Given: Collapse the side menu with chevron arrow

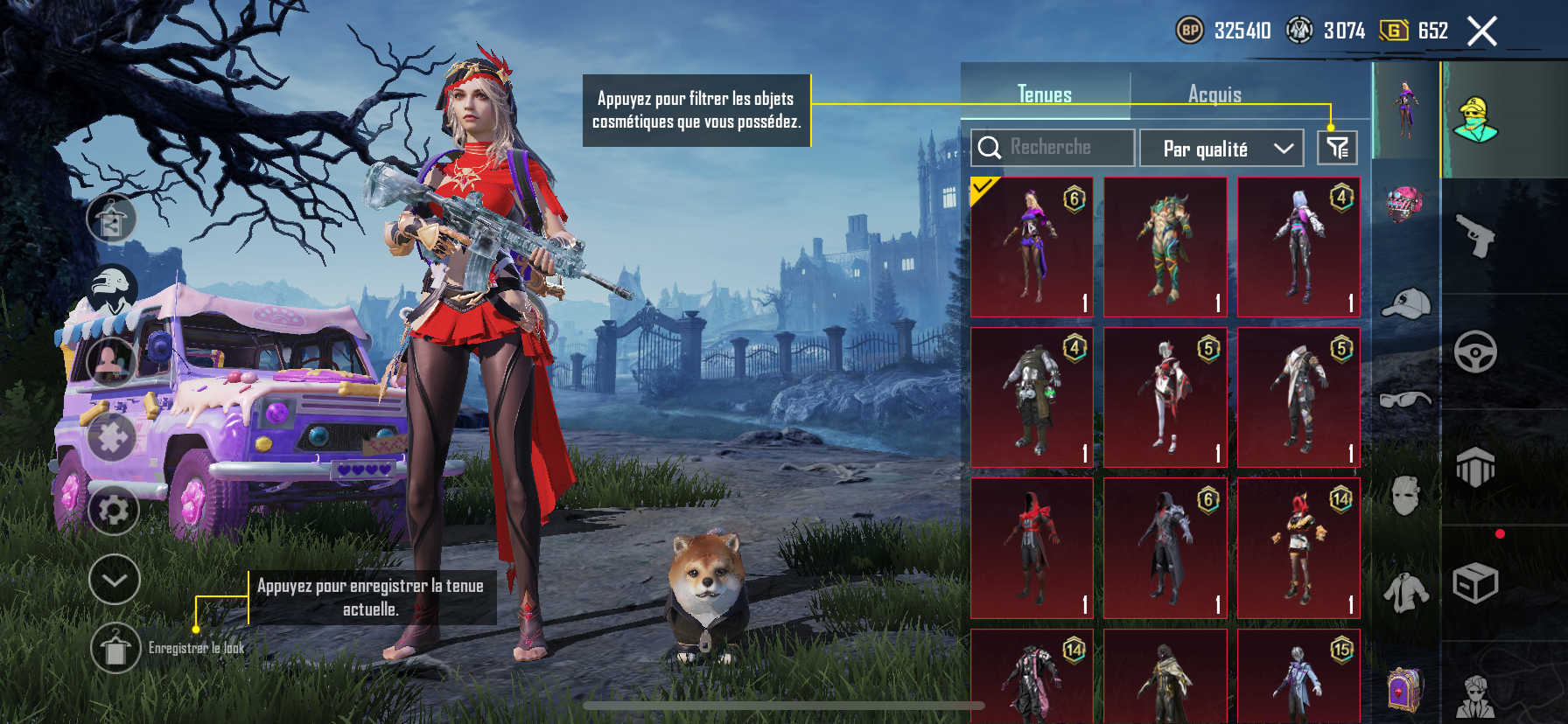Looking at the screenshot, I should point(115,580).
